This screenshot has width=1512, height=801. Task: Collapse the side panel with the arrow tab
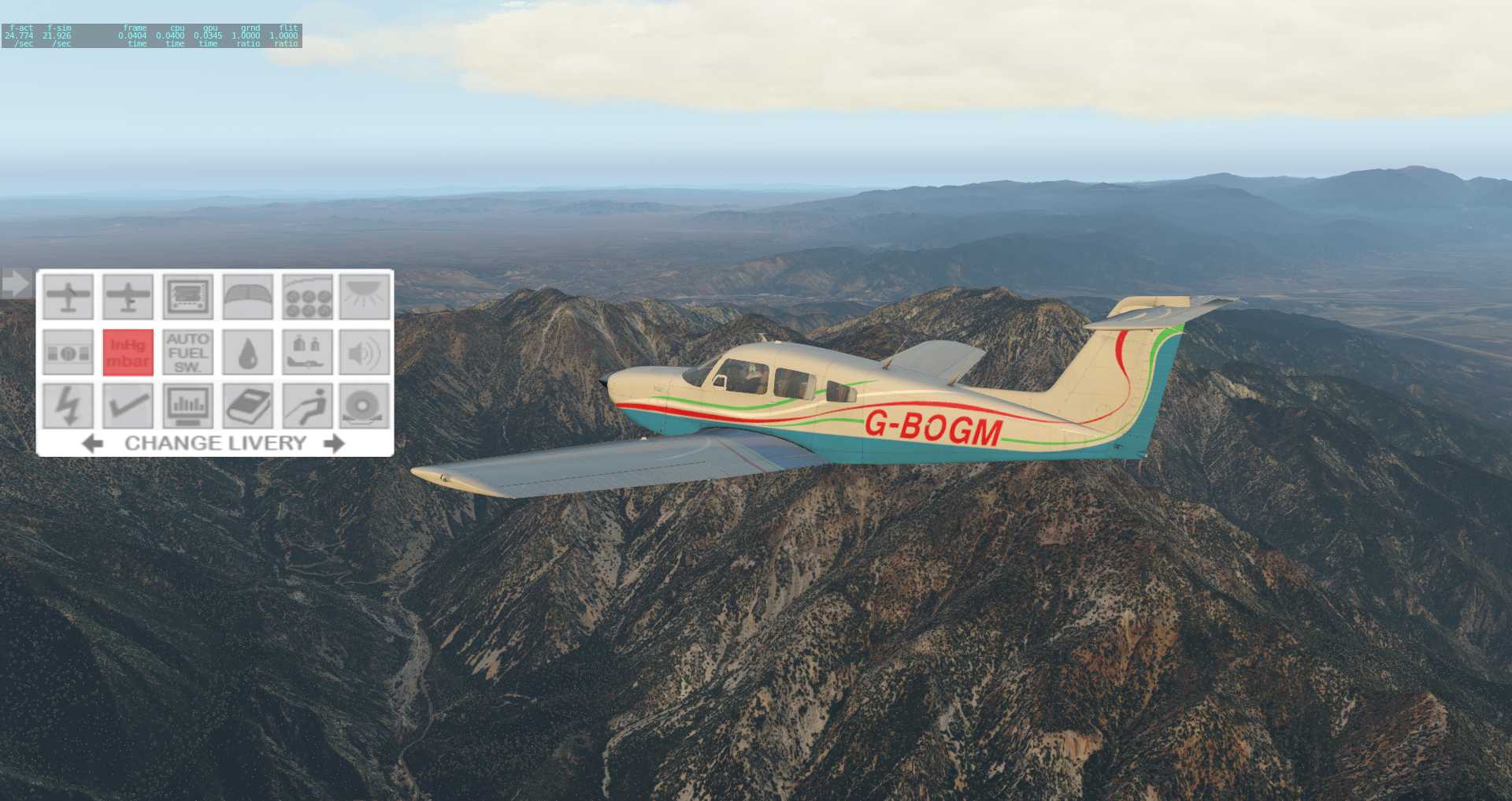coord(15,283)
